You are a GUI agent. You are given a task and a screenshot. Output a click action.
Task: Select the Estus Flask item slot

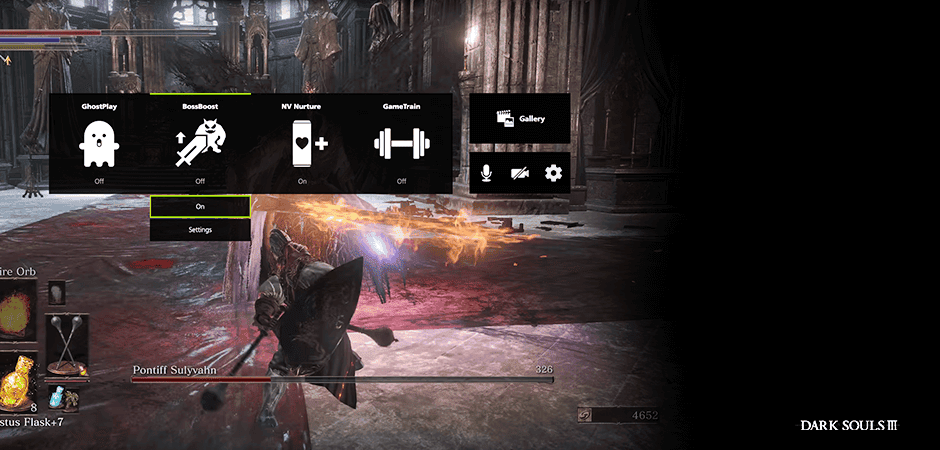(17, 387)
